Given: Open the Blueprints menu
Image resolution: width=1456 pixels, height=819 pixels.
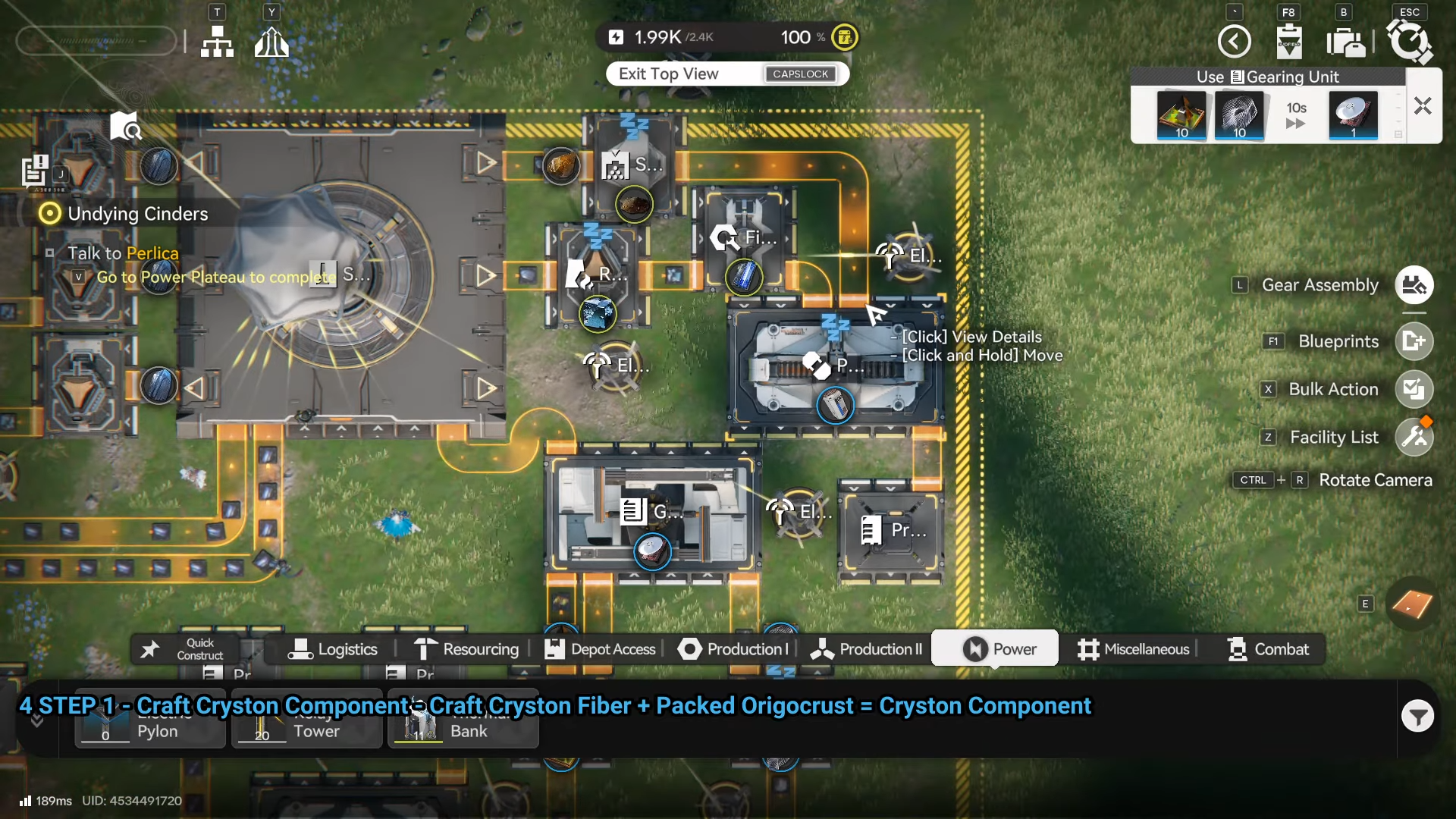Looking at the screenshot, I should pyautogui.click(x=1414, y=341).
